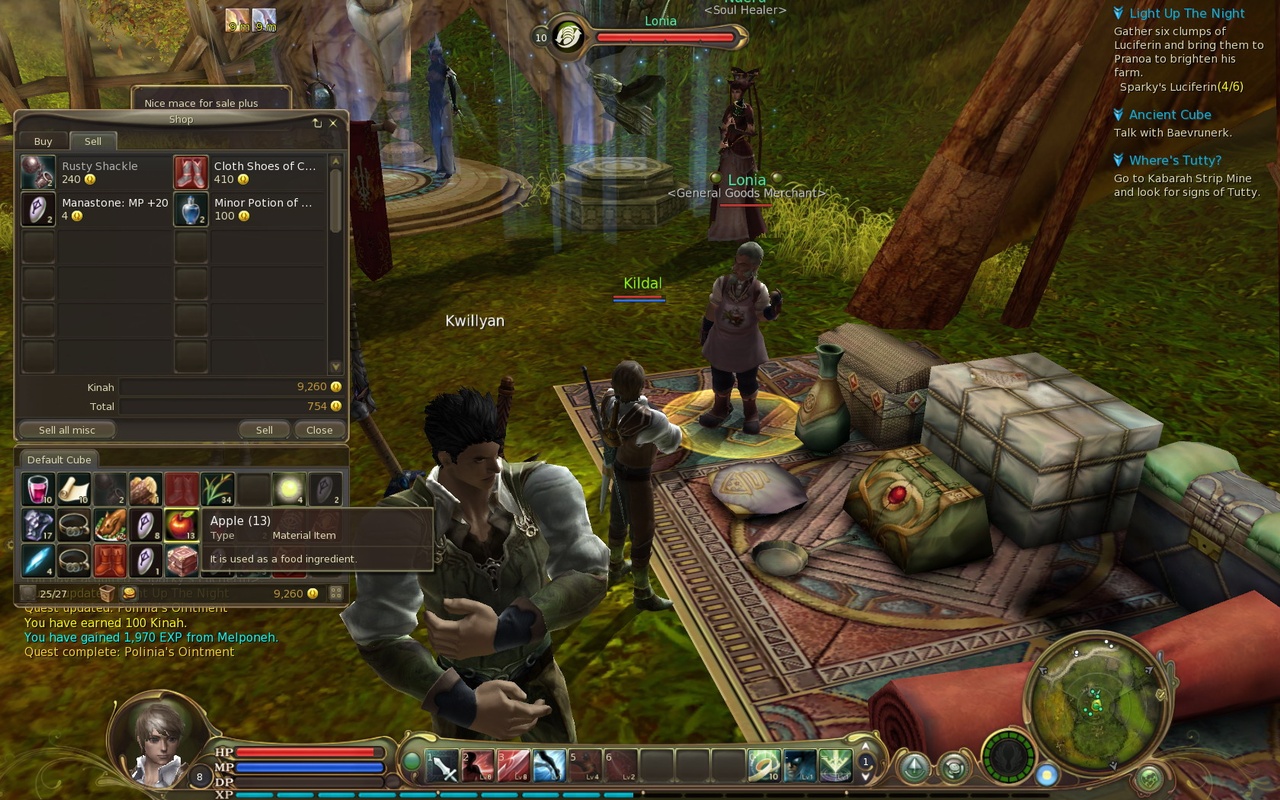This screenshot has height=800, width=1280.
Task: Click the trash can icon below the inventory
Action: pos(106,592)
